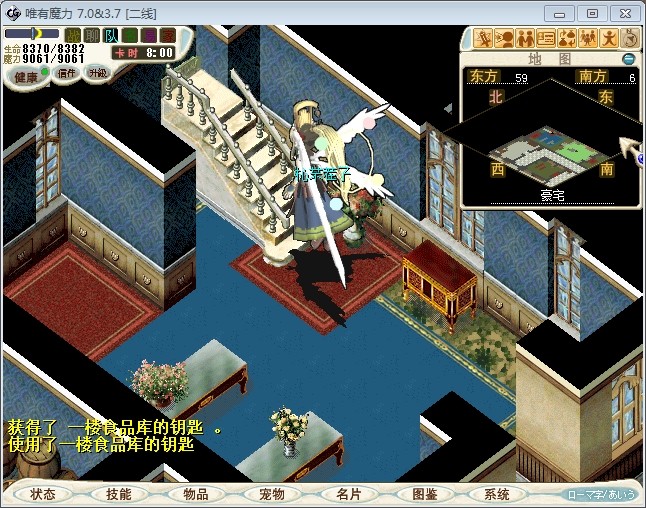This screenshot has height=508, width=646.
Task: Open the 名片 name card menu
Action: pos(348,494)
